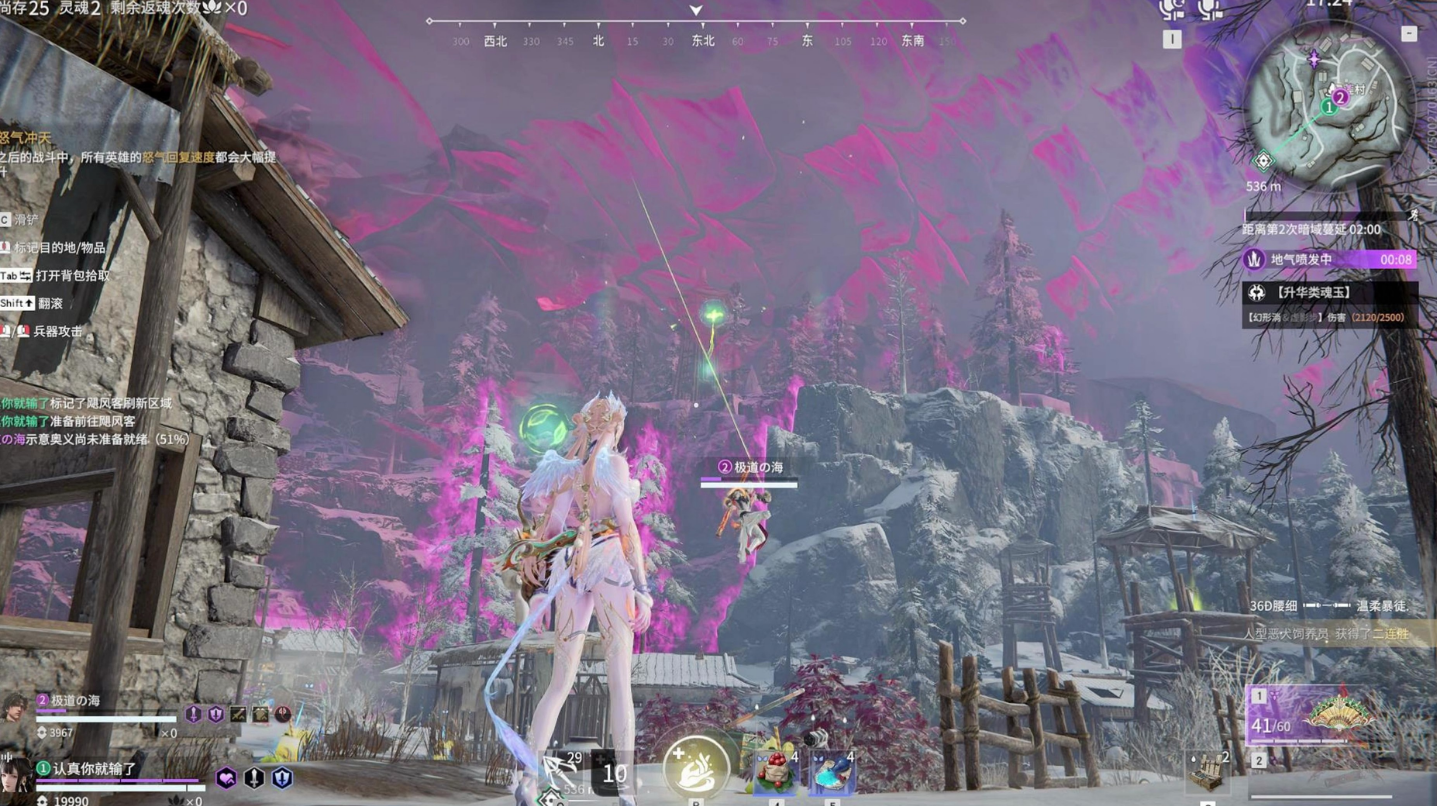Click the 地气喷发中 event banner
Screen dimensions: 1437x806
click(x=1329, y=260)
